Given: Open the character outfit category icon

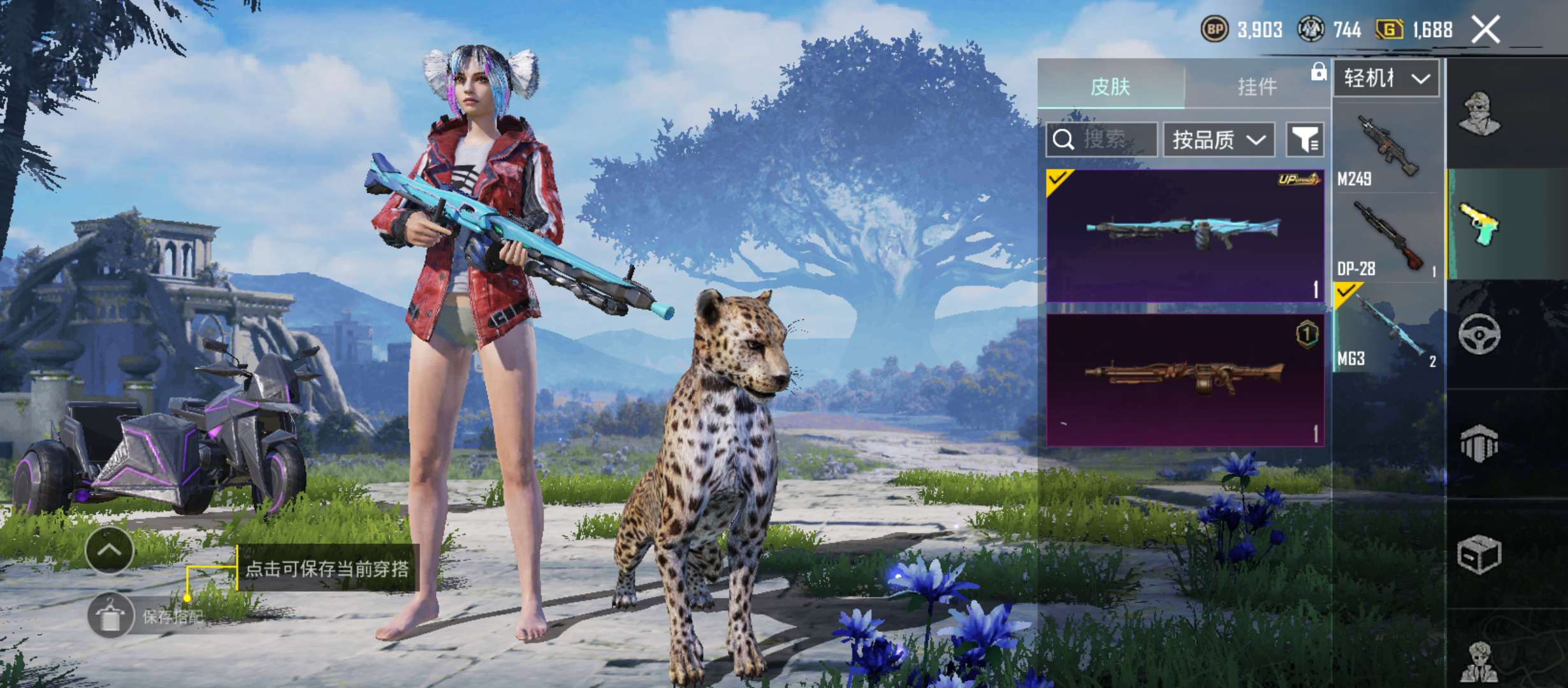Looking at the screenshot, I should [x=1480, y=113].
